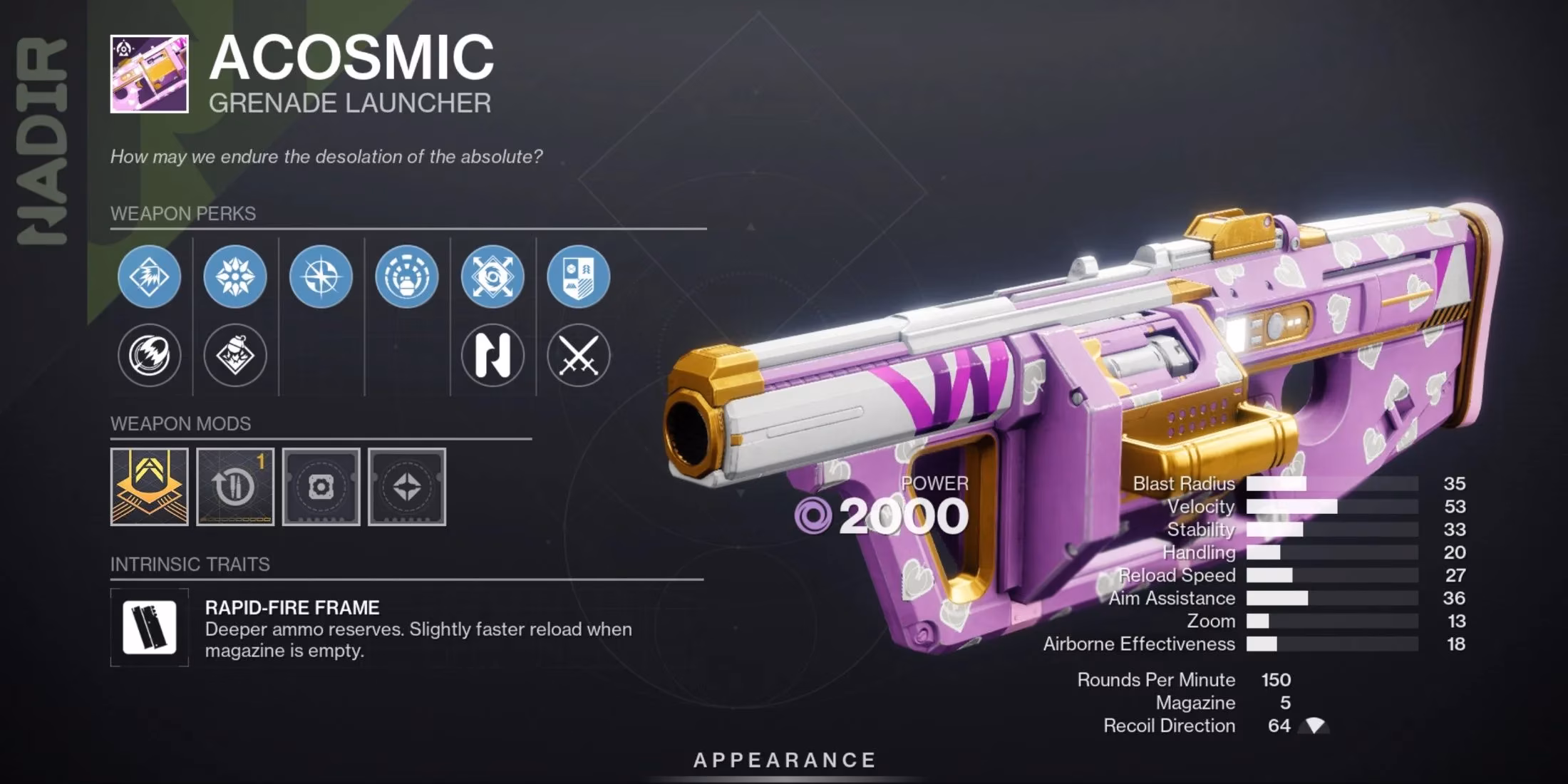Inspect the shield-shaped origin trait perk
The image size is (1568, 784).
pyautogui.click(x=579, y=278)
